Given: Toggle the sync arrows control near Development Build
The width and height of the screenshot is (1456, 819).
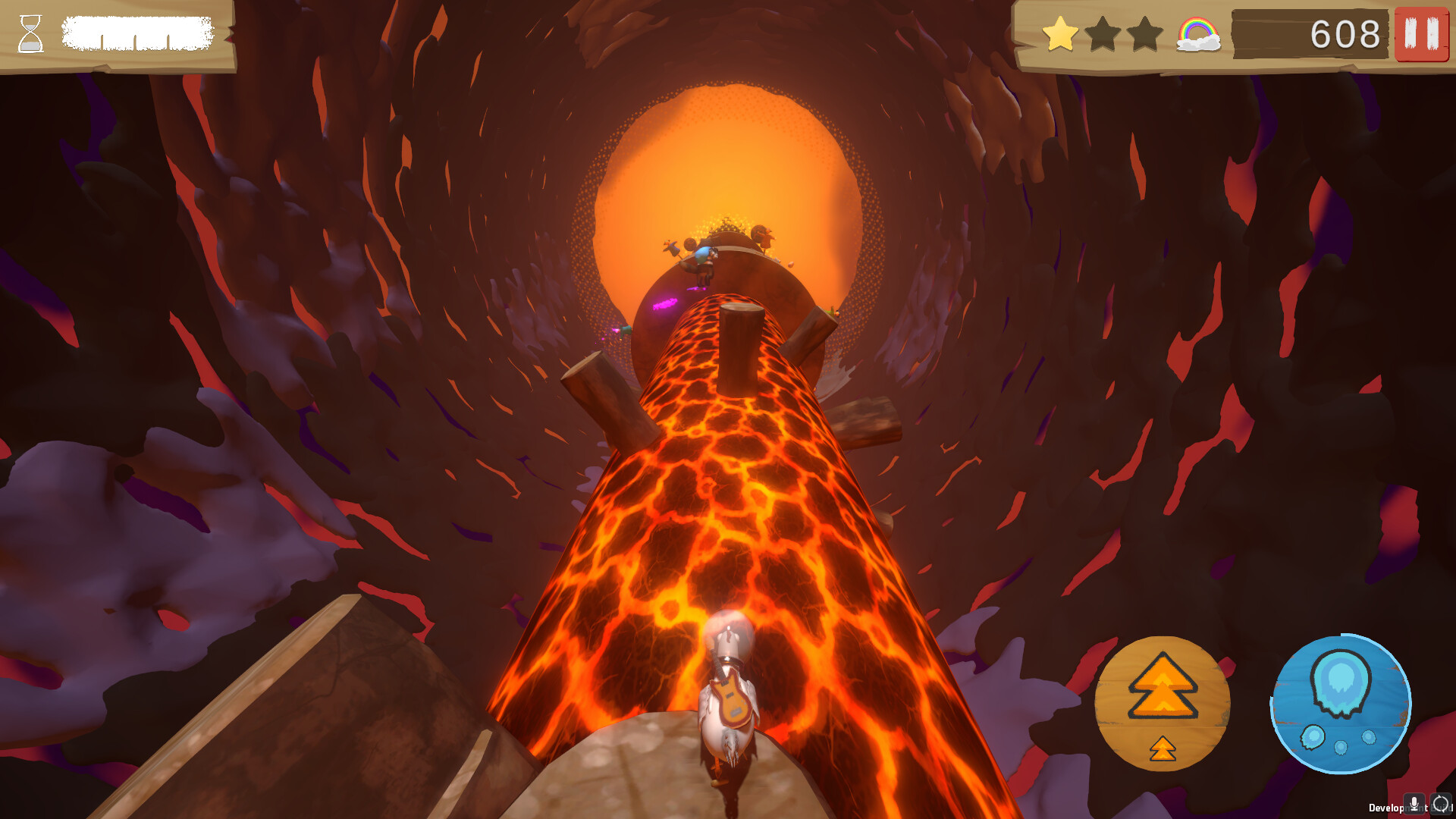Looking at the screenshot, I should 1442,804.
